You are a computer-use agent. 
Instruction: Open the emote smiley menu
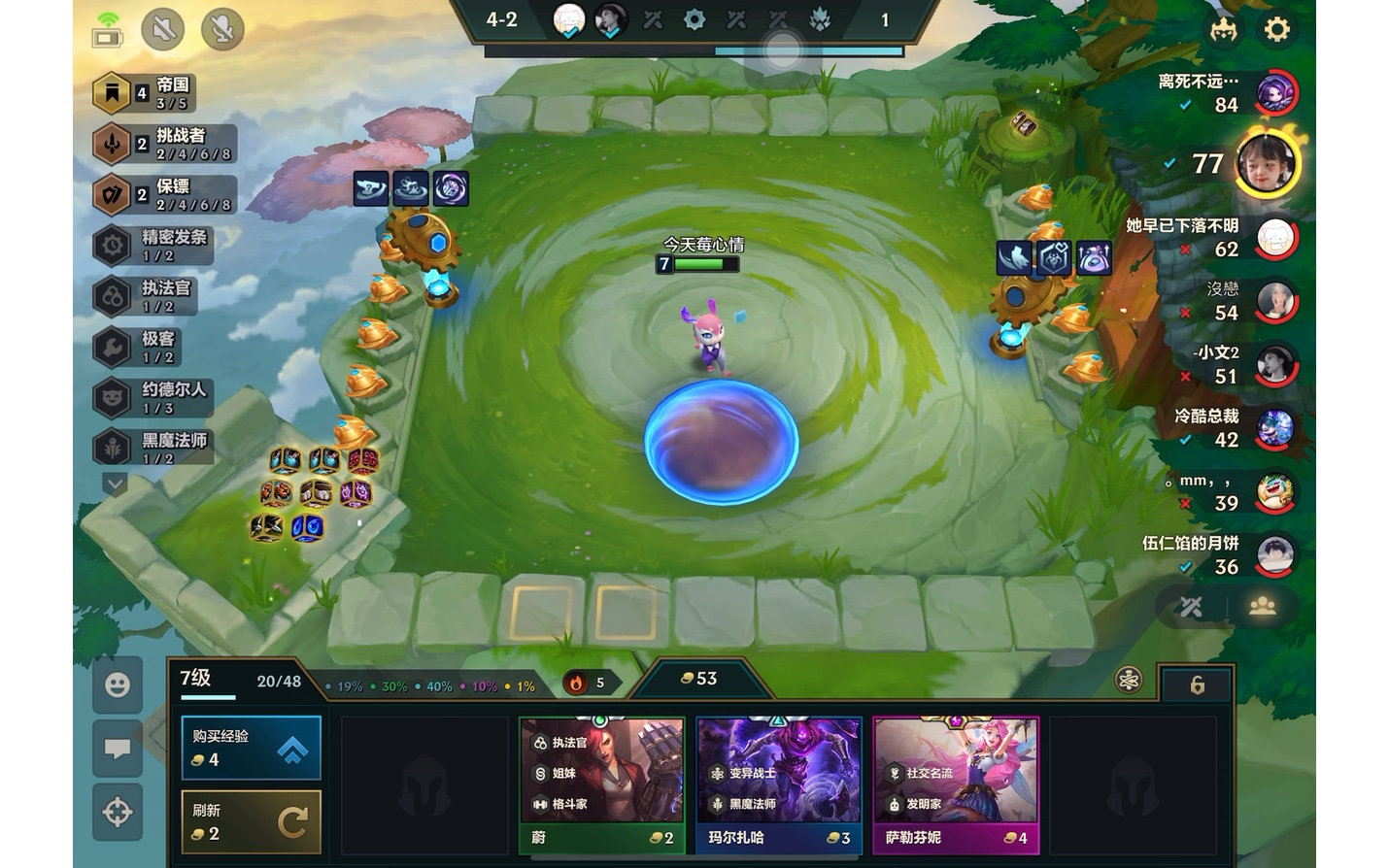click(x=118, y=685)
